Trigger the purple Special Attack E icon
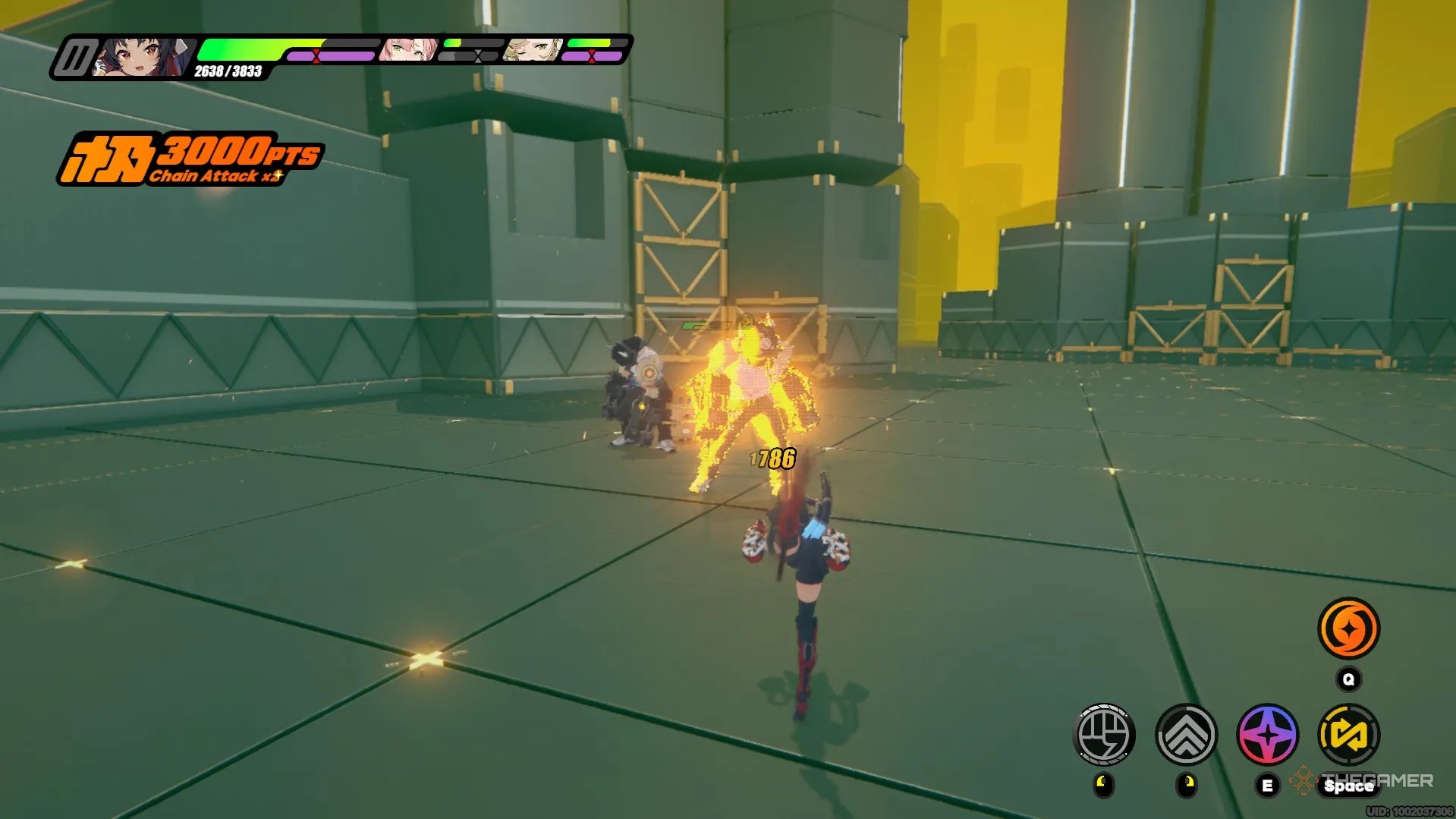 click(1268, 734)
